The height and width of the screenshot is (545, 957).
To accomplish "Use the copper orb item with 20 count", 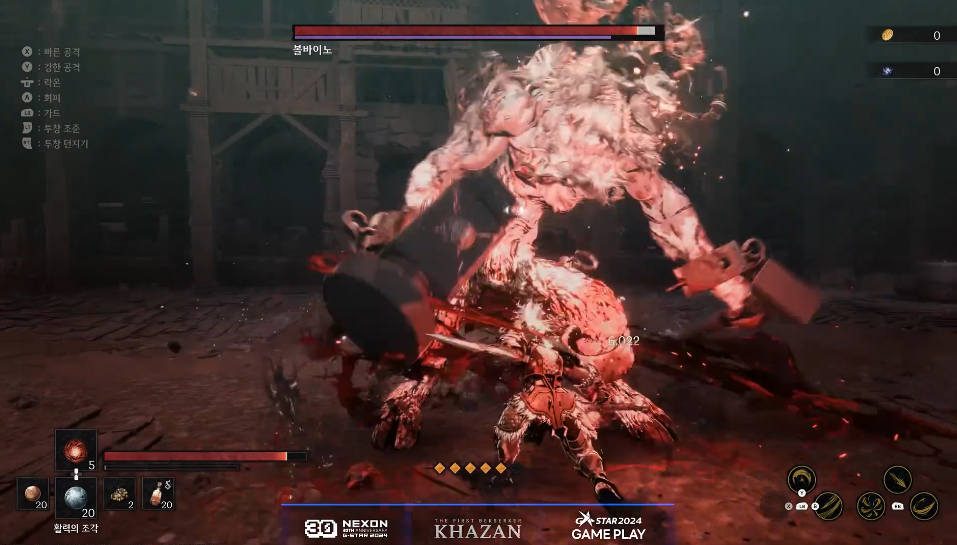I will 33,493.
